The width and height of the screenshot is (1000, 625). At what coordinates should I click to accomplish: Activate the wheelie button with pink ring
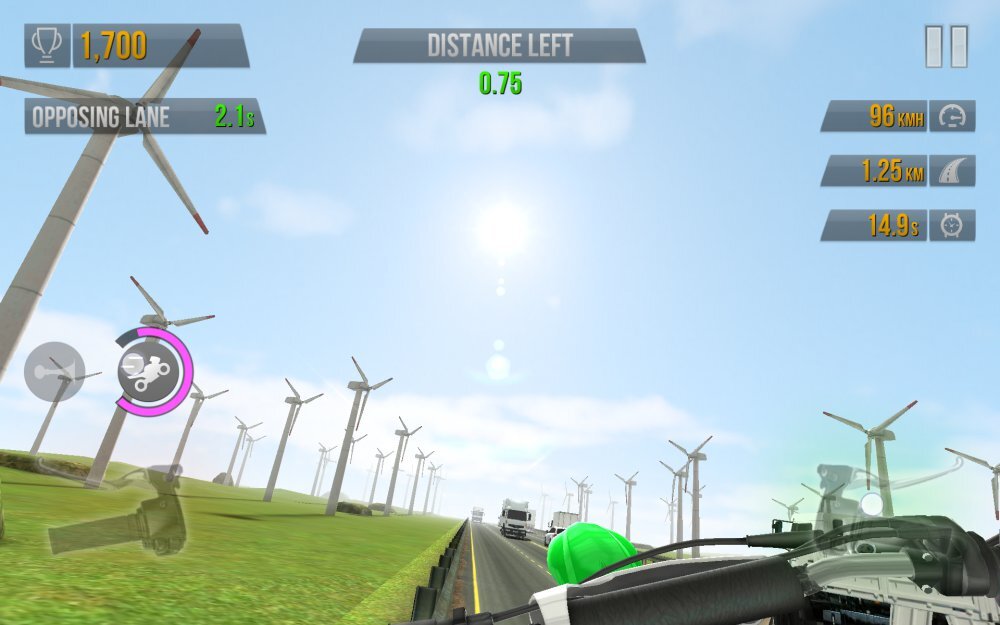click(152, 370)
